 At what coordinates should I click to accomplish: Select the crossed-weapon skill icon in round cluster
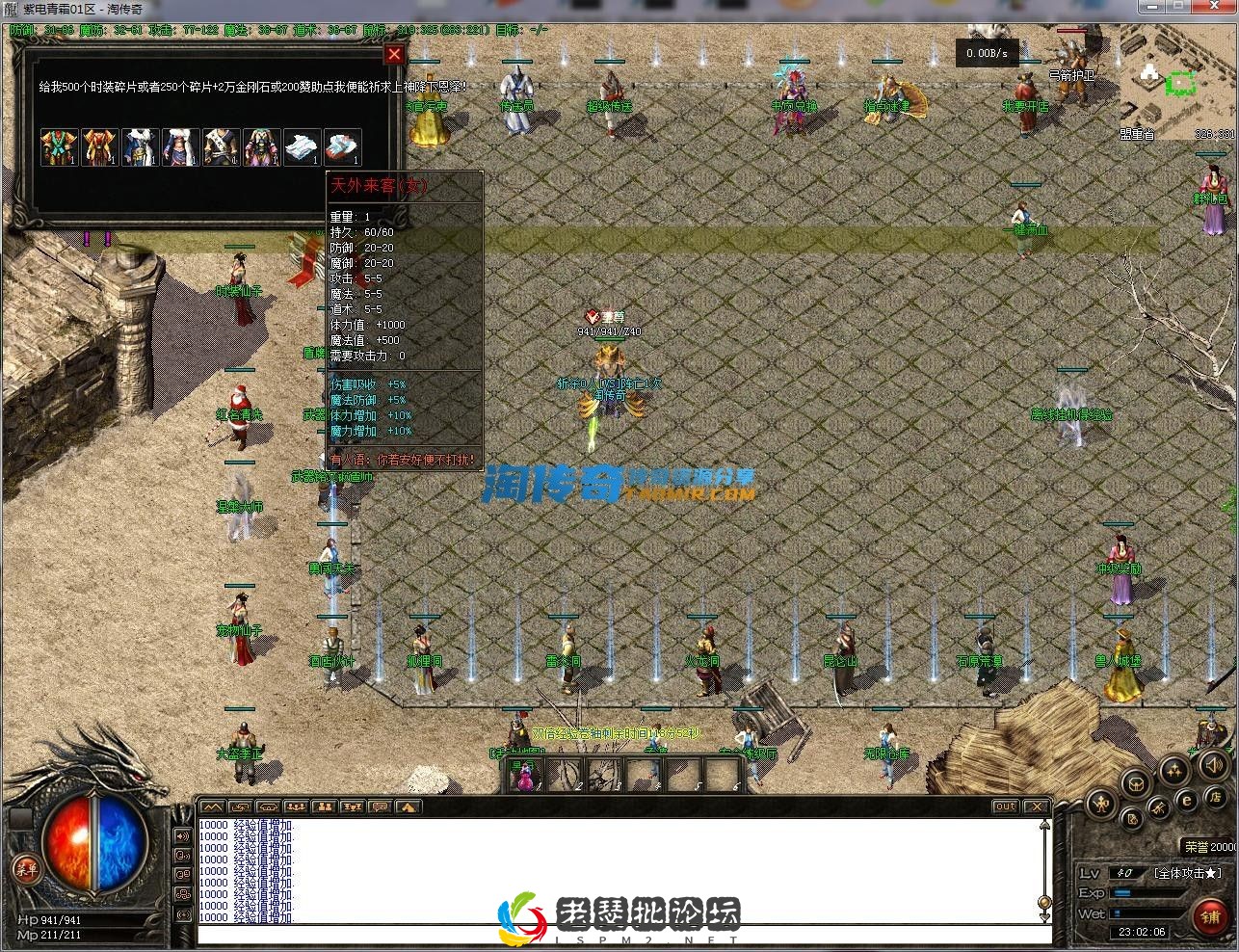click(1159, 808)
